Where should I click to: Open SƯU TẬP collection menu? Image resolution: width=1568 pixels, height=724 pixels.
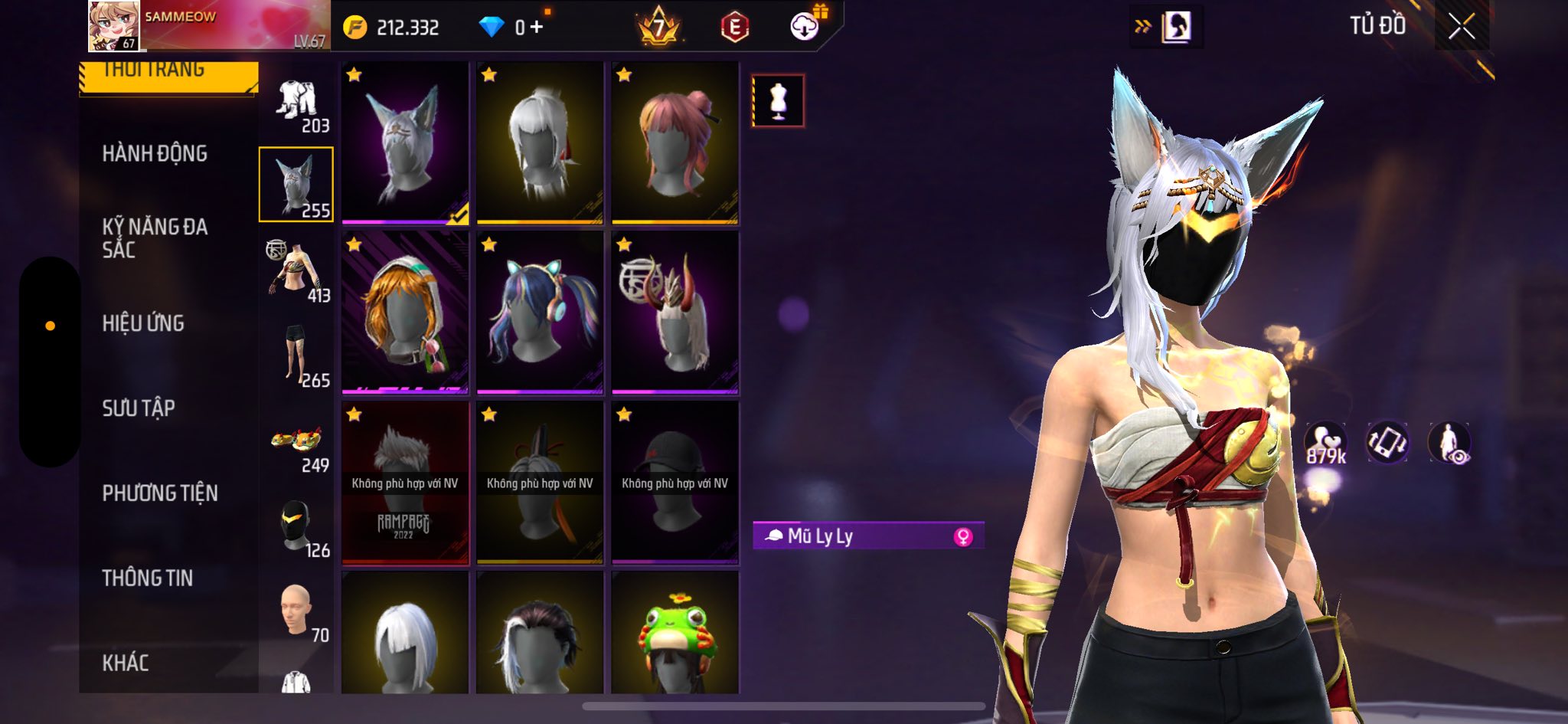pyautogui.click(x=139, y=408)
